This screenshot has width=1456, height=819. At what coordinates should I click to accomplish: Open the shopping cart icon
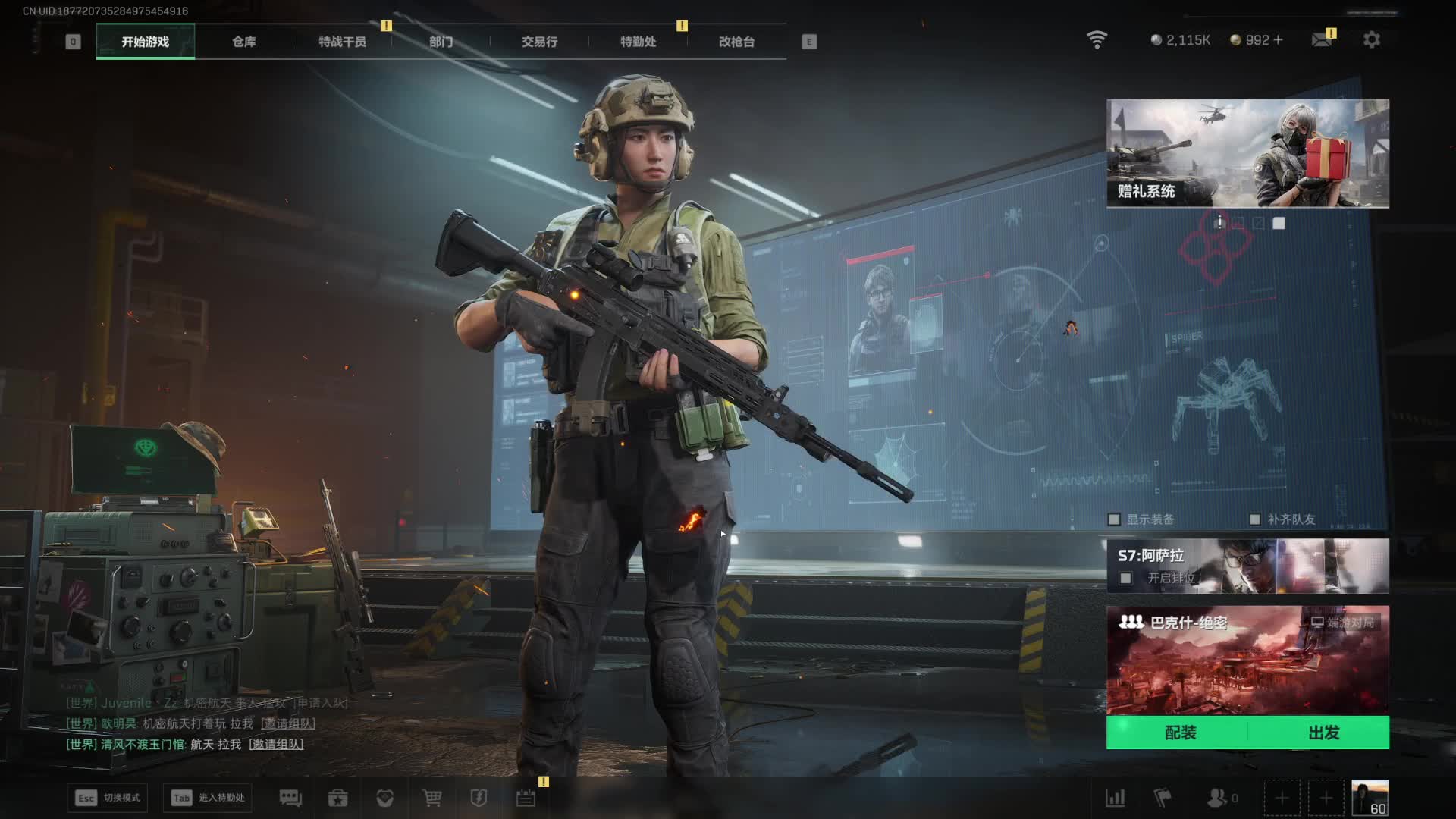[x=432, y=798]
